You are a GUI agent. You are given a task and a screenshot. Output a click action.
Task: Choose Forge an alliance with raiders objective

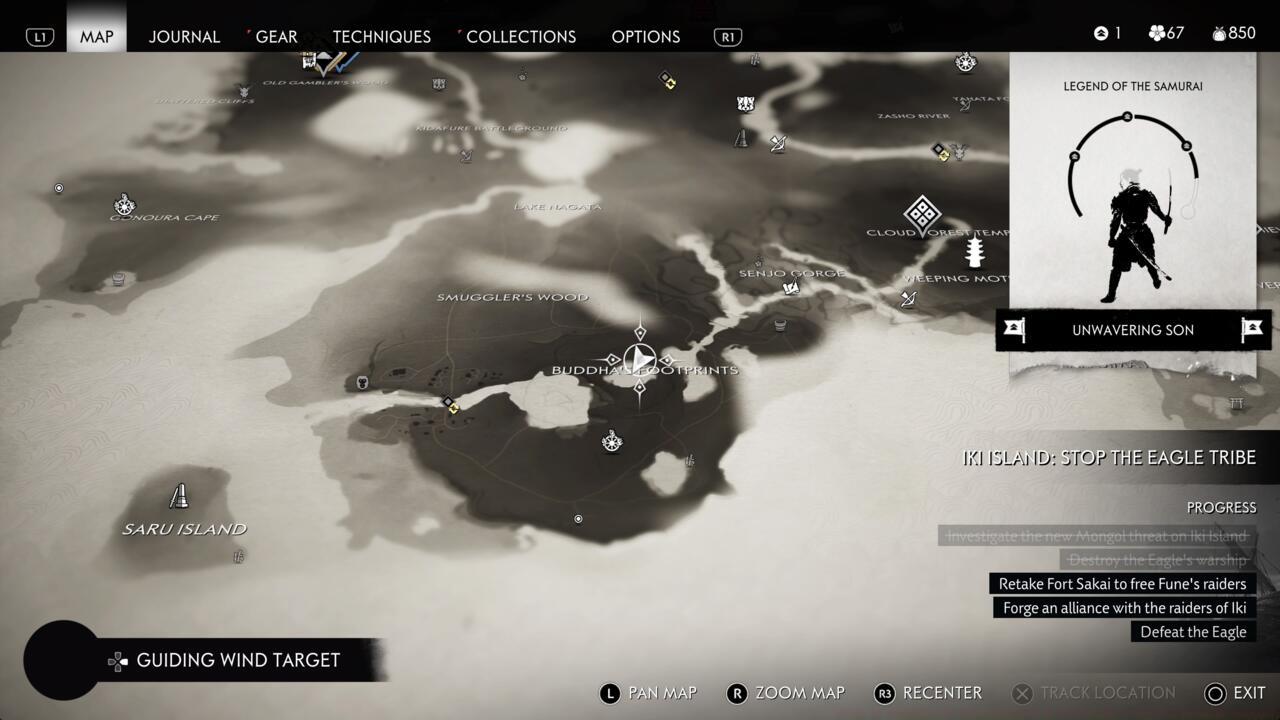click(x=1124, y=608)
